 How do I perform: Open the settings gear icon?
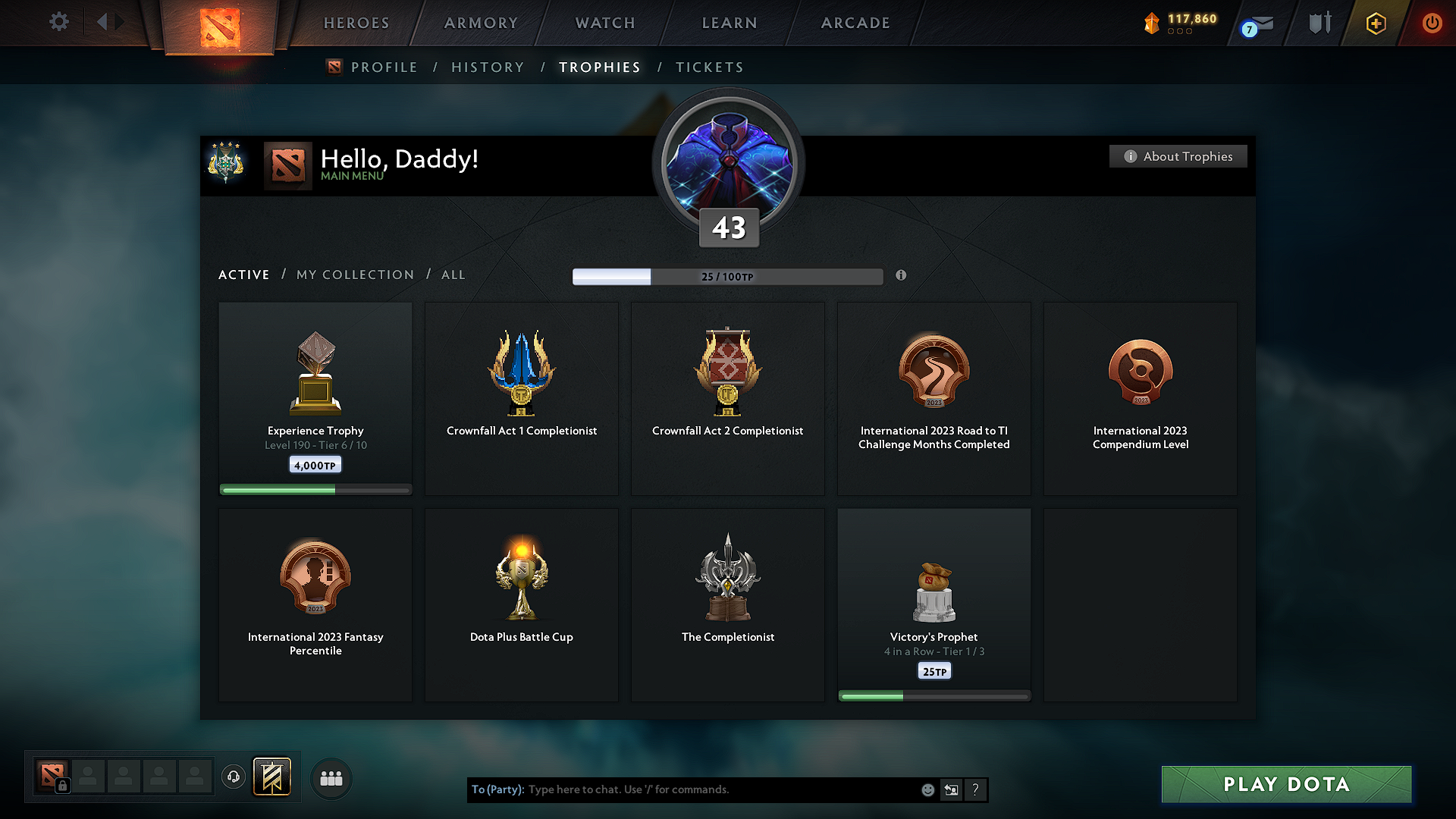59,22
